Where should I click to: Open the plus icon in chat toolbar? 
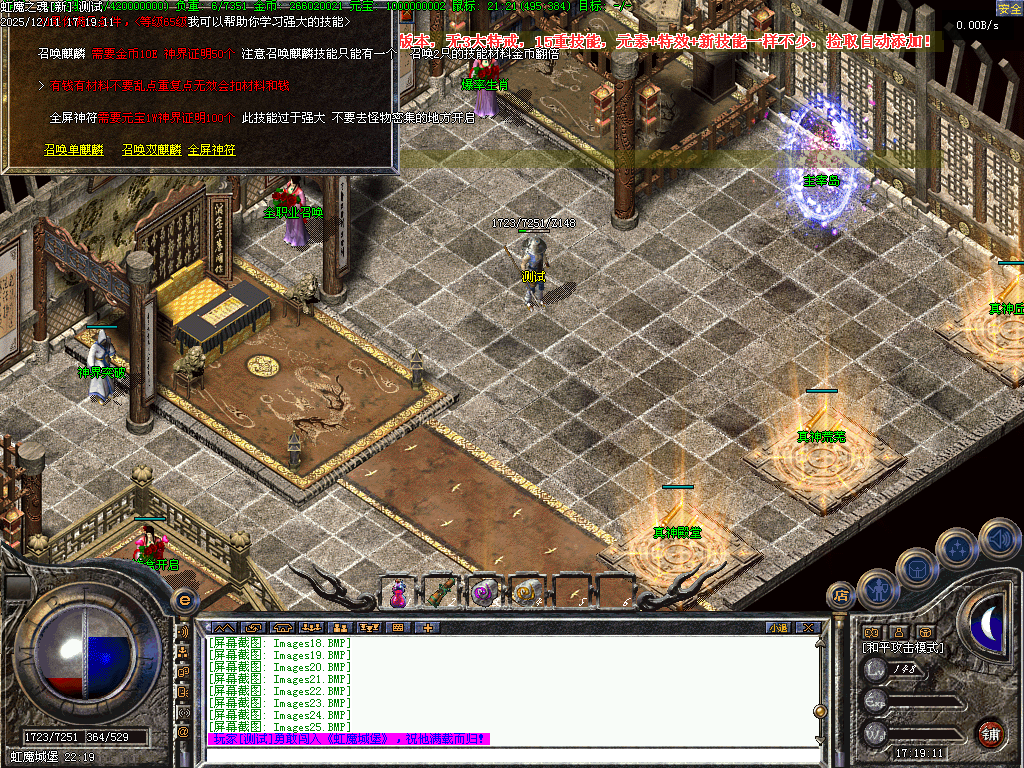[x=427, y=627]
